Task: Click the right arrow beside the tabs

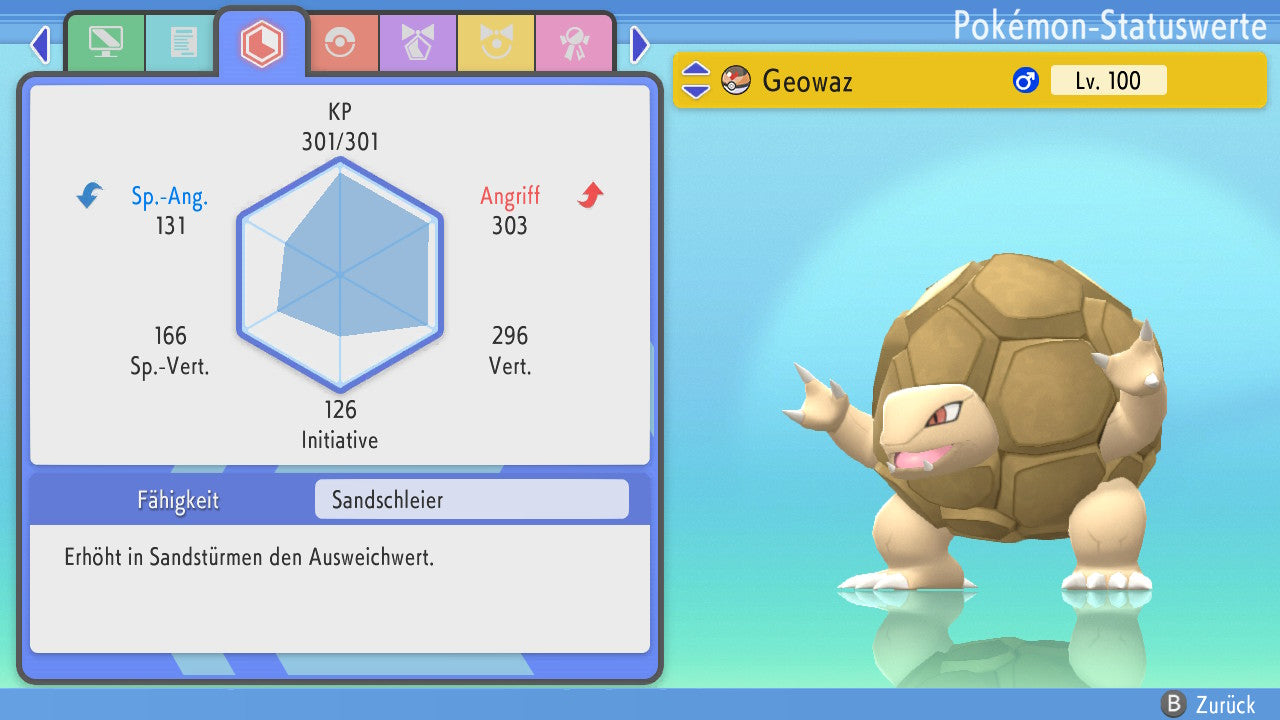Action: pyautogui.click(x=640, y=44)
